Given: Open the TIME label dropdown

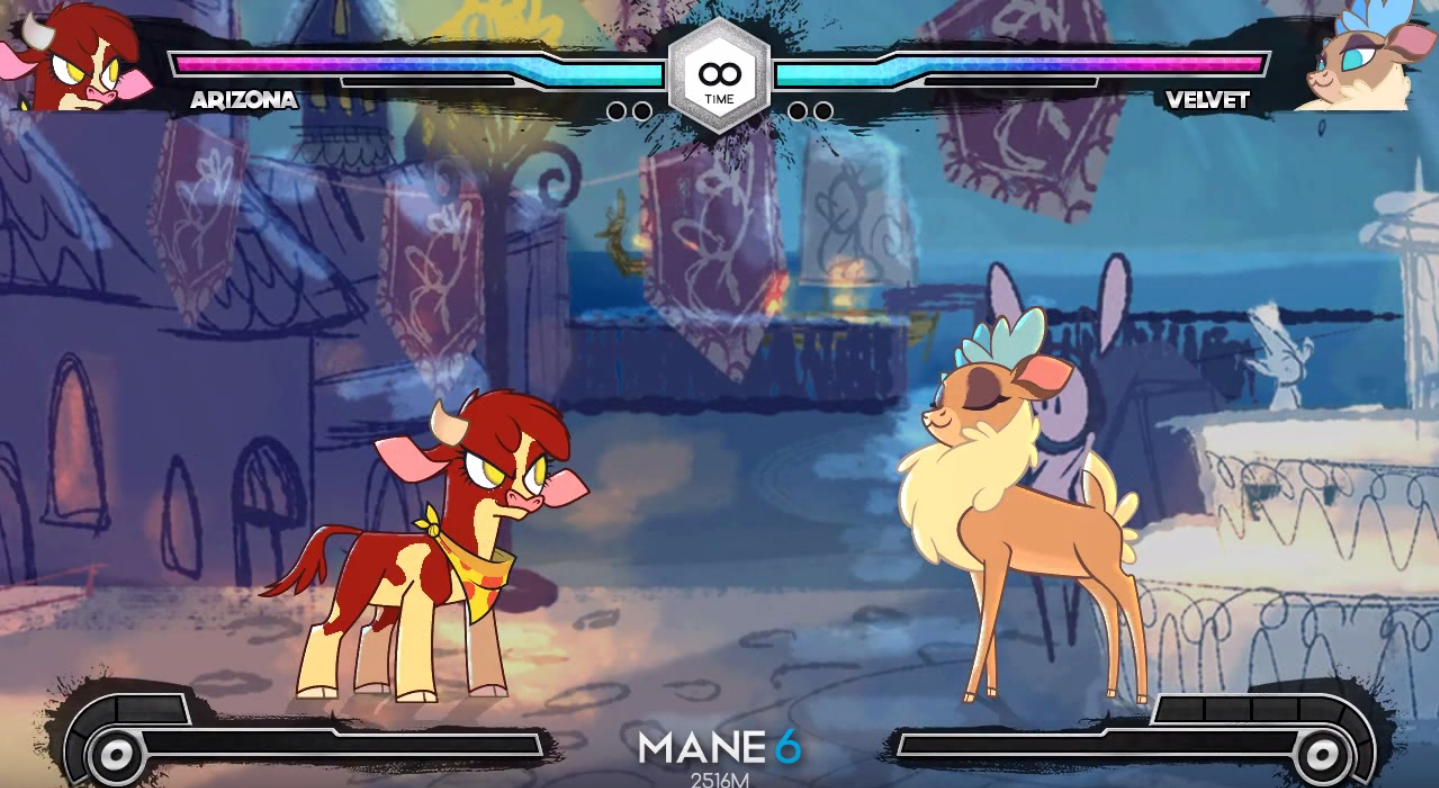Looking at the screenshot, I should 718,98.
